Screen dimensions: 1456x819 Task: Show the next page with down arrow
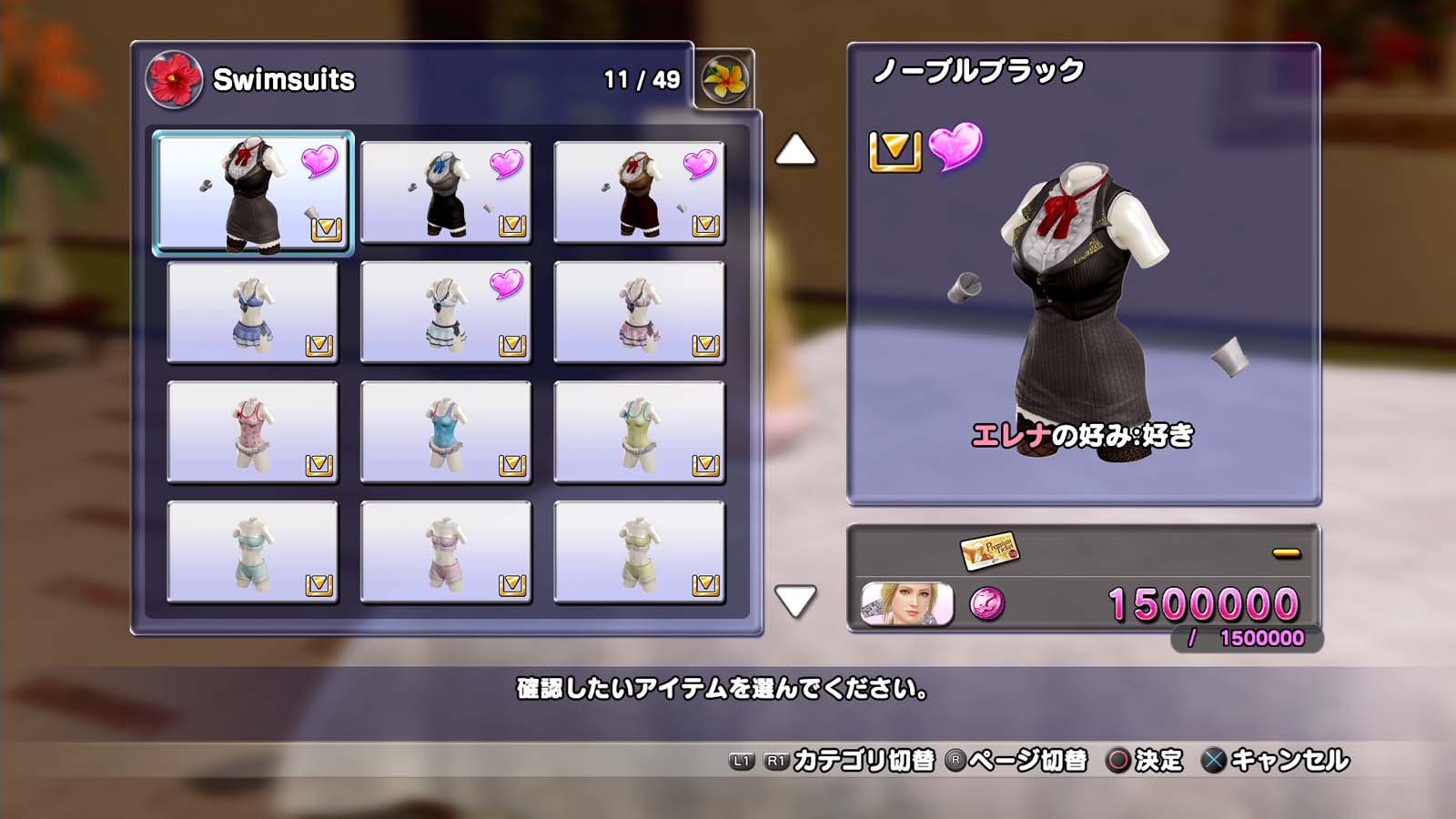point(795,601)
